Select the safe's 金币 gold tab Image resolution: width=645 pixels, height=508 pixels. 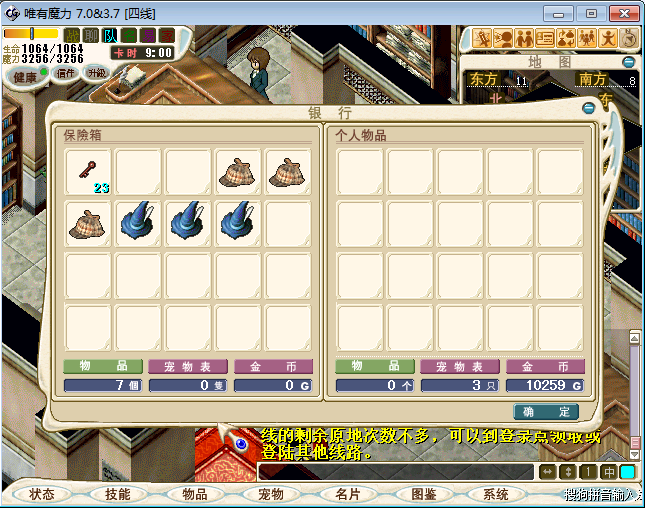273,367
